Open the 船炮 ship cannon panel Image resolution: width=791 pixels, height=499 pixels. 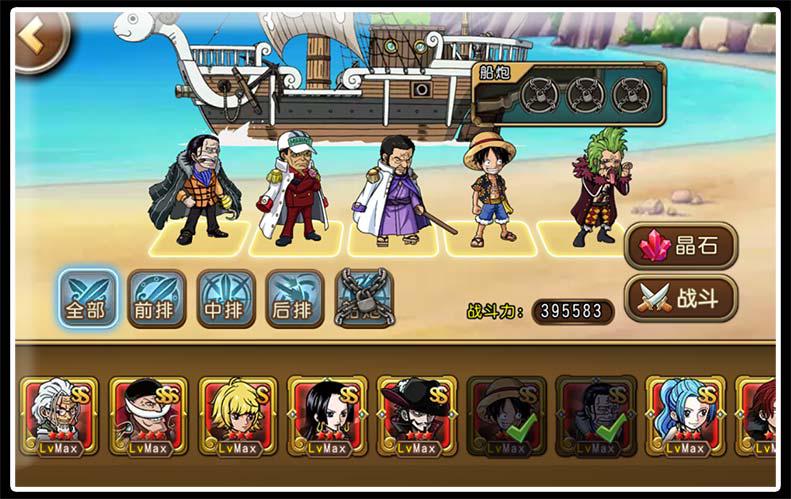(569, 93)
